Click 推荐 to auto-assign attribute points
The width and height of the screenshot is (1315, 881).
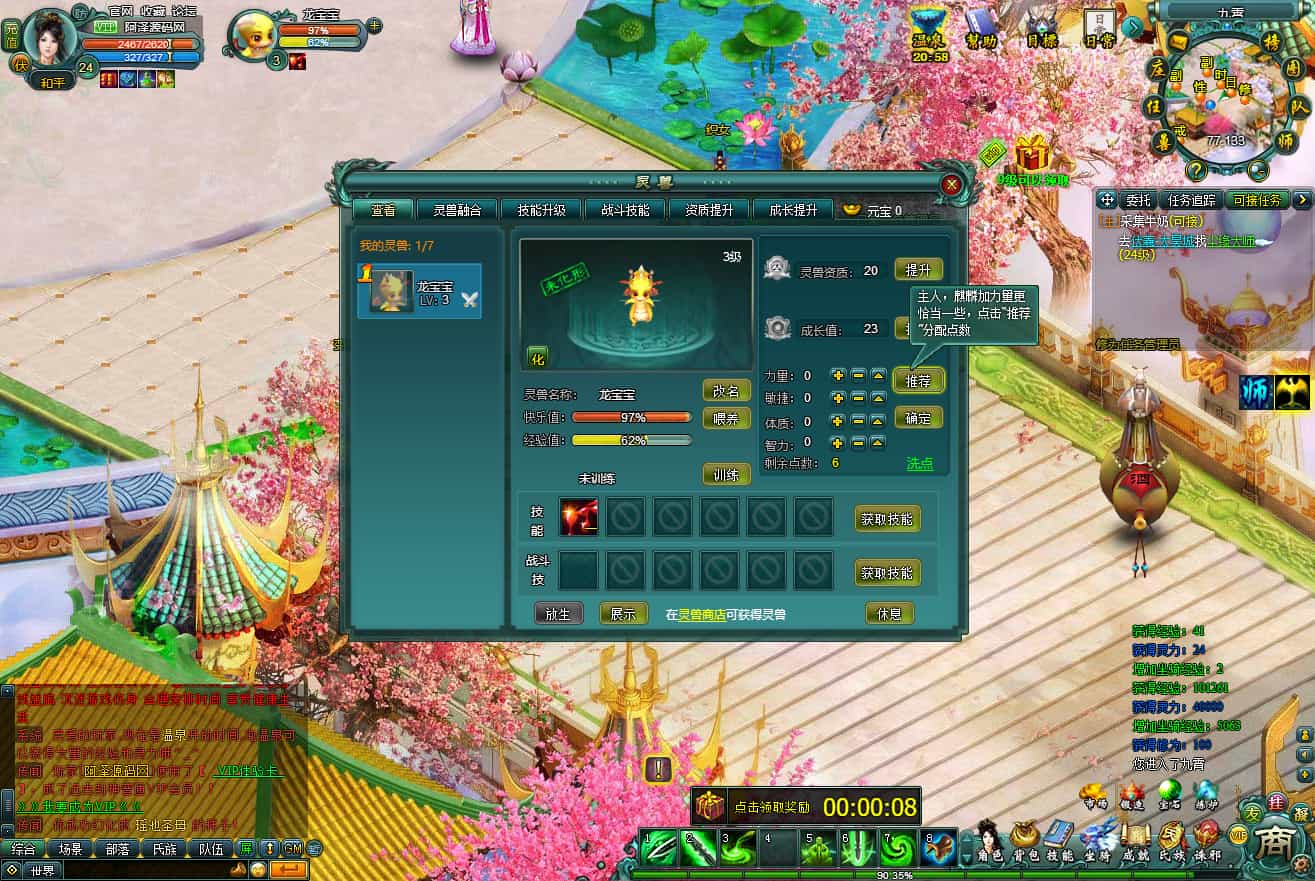[x=918, y=381]
